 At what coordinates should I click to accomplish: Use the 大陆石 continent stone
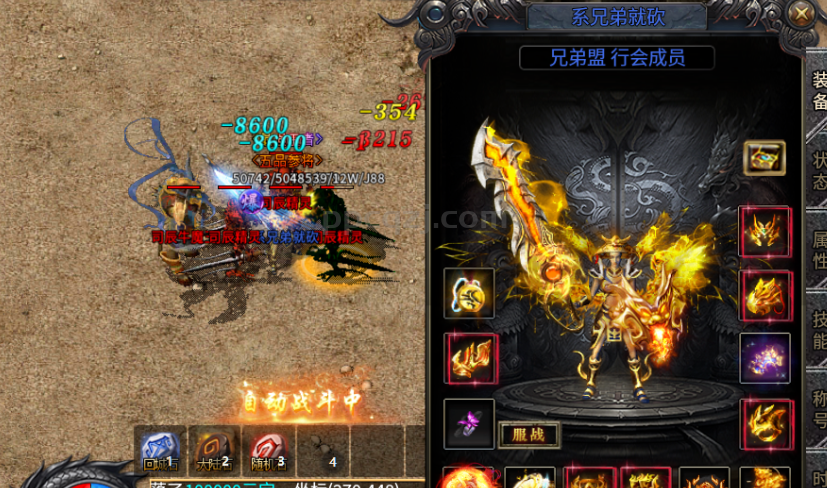(214, 448)
